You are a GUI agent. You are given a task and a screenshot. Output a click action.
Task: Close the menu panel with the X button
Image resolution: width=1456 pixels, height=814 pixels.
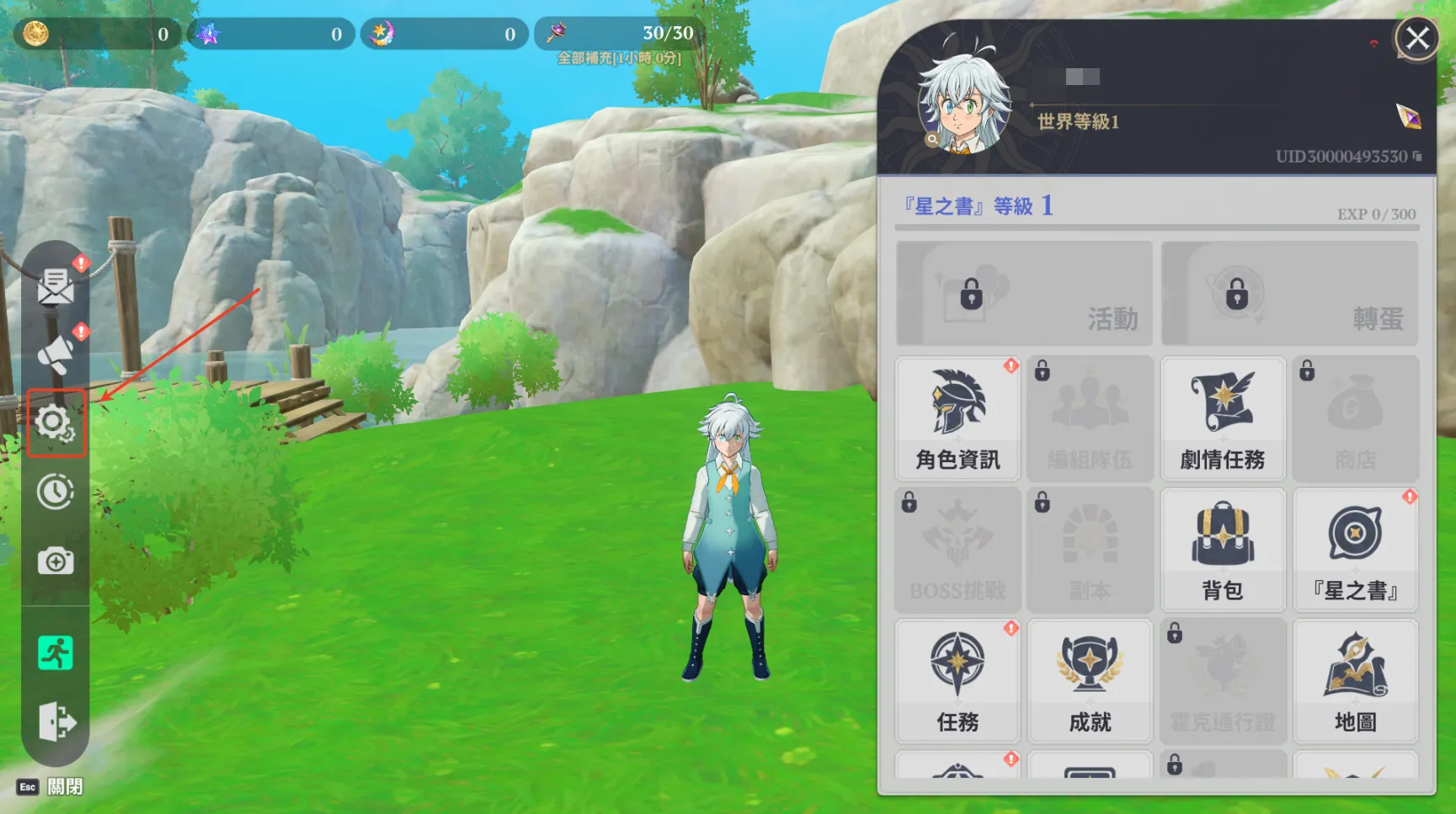pos(1417,38)
